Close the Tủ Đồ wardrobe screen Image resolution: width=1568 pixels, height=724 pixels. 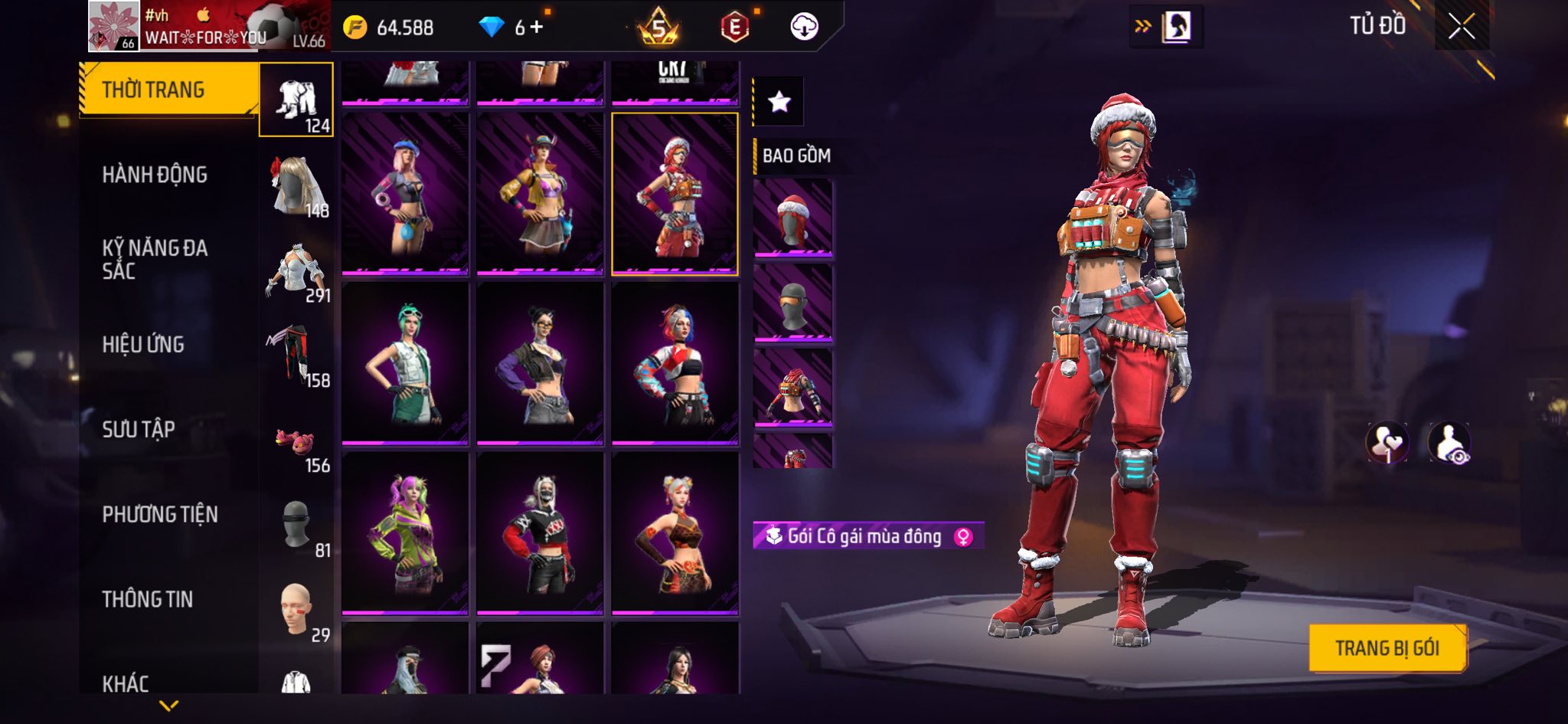[1461, 27]
